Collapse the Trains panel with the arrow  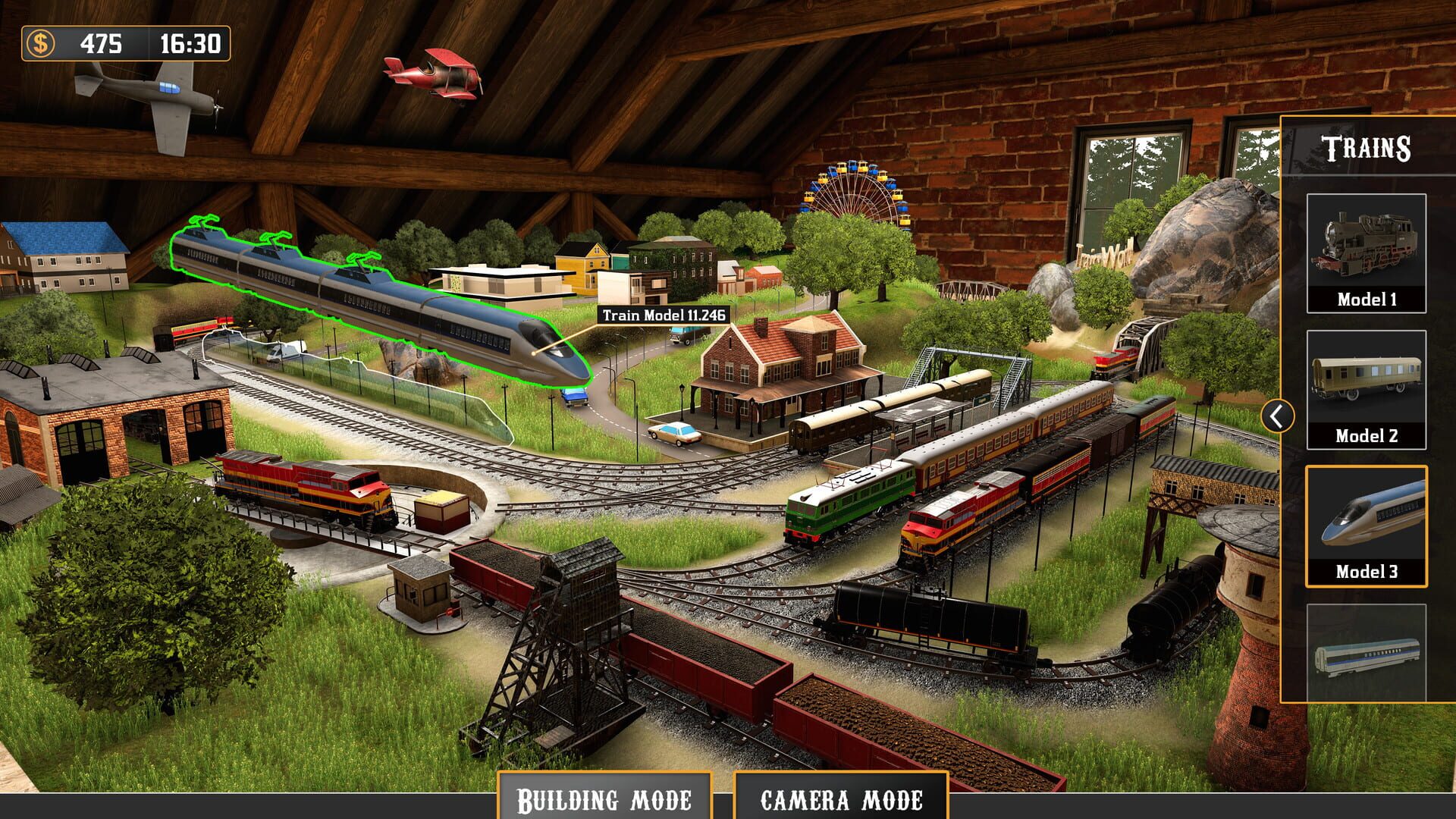(1278, 416)
